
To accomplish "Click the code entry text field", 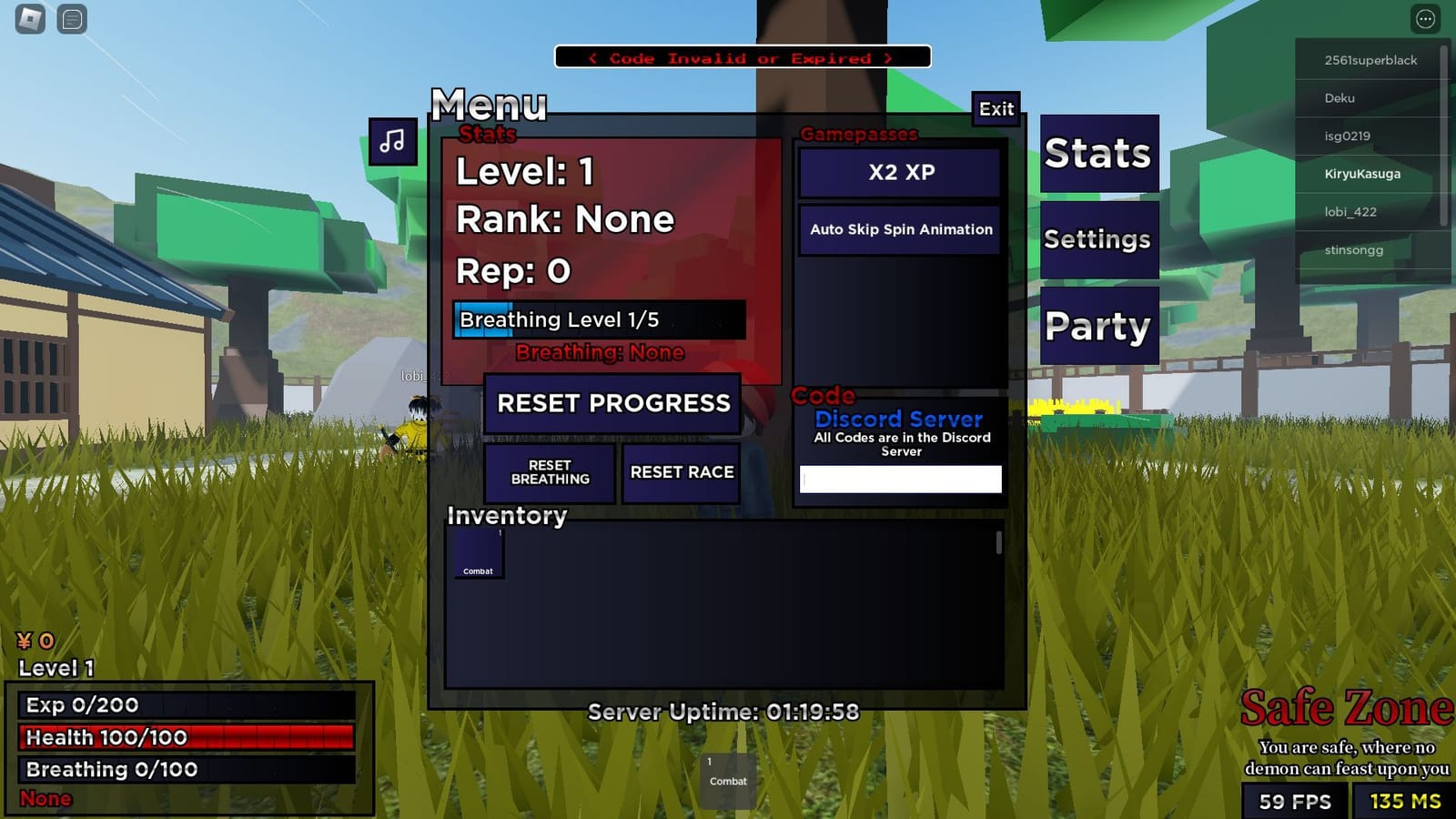I will coord(899,479).
